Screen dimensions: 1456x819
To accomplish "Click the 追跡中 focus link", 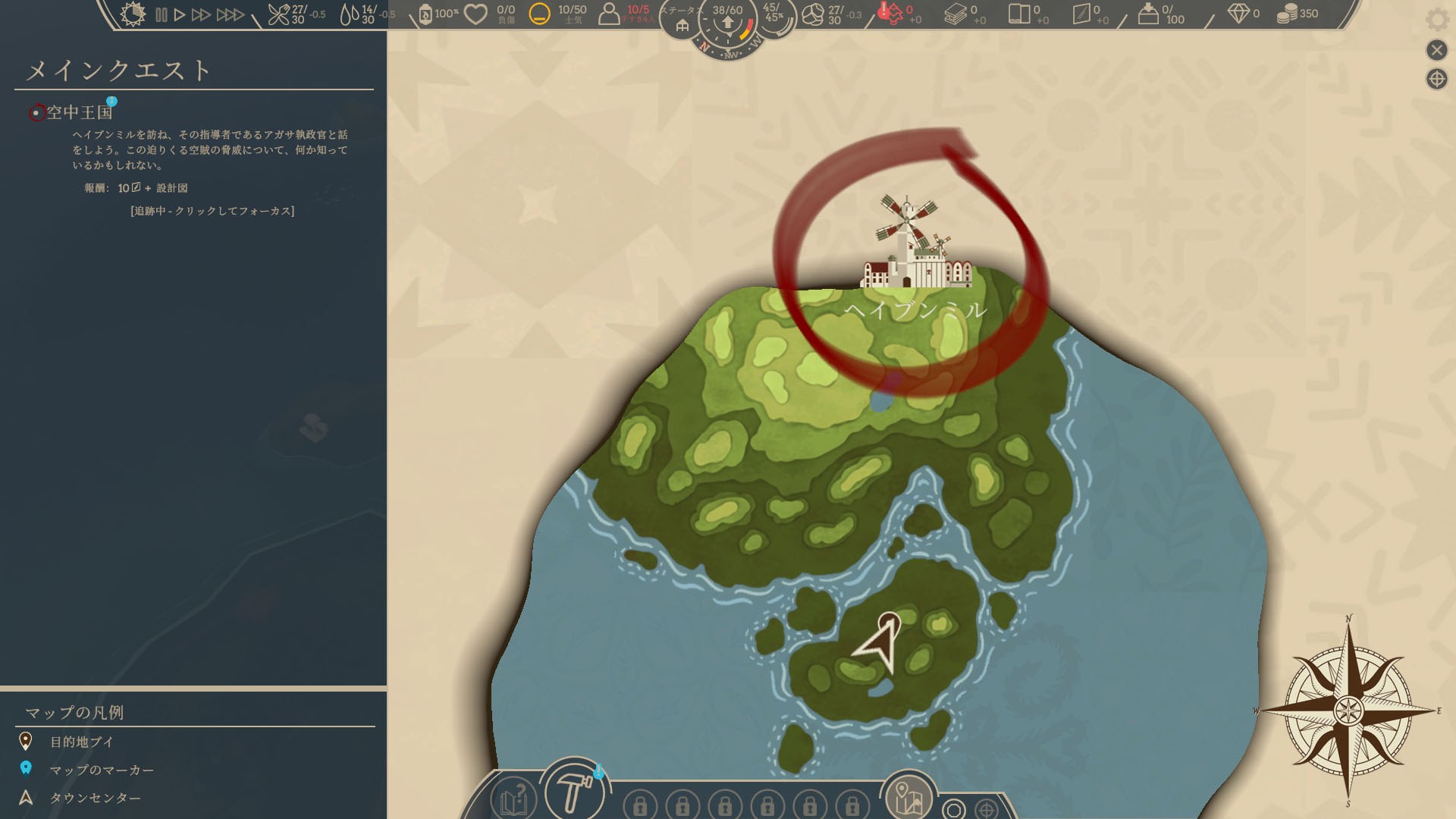I will coord(212,211).
